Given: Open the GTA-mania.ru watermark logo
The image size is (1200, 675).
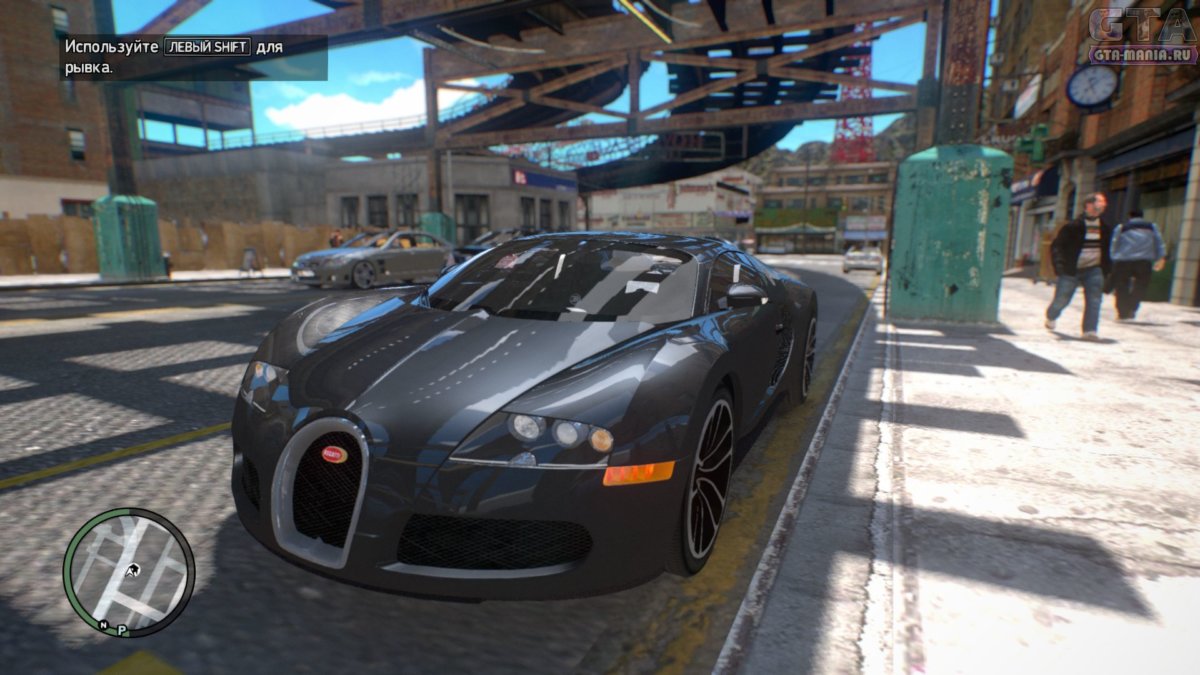Looking at the screenshot, I should pos(1141,36).
